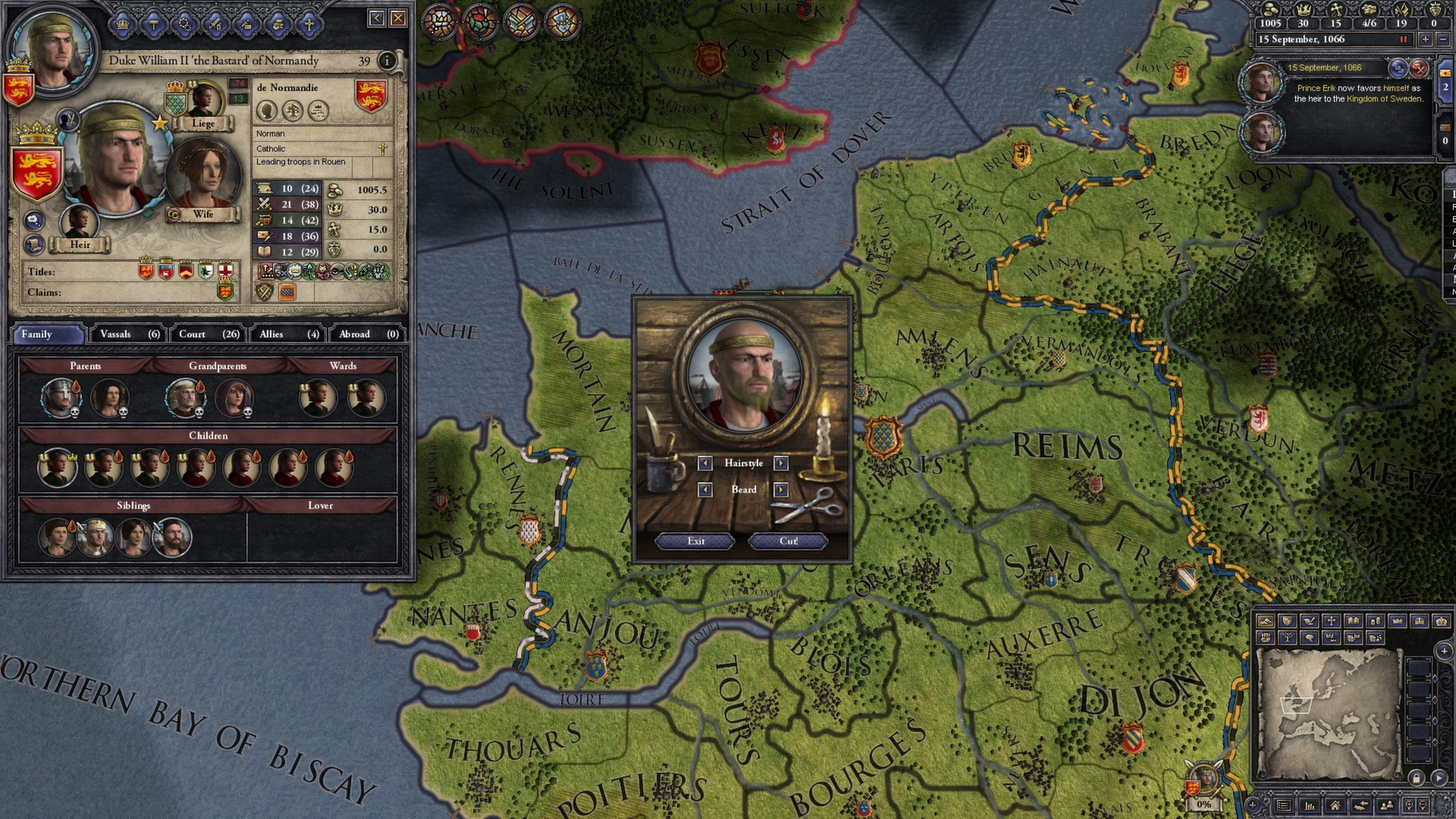Open the message log list icon near the minimap
The image size is (1456, 819).
click(x=1283, y=805)
